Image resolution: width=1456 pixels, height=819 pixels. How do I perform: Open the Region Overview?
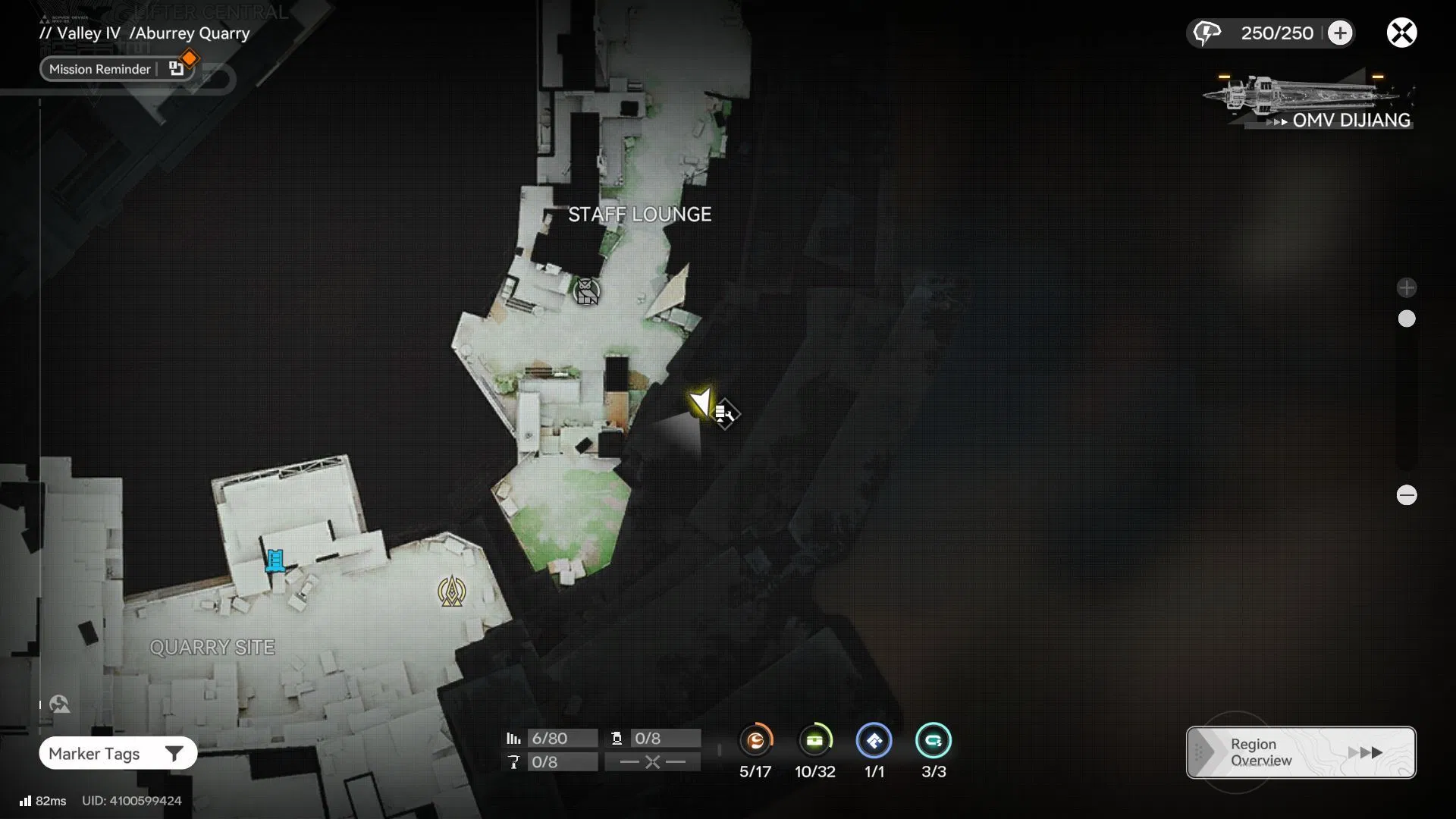[x=1301, y=752]
